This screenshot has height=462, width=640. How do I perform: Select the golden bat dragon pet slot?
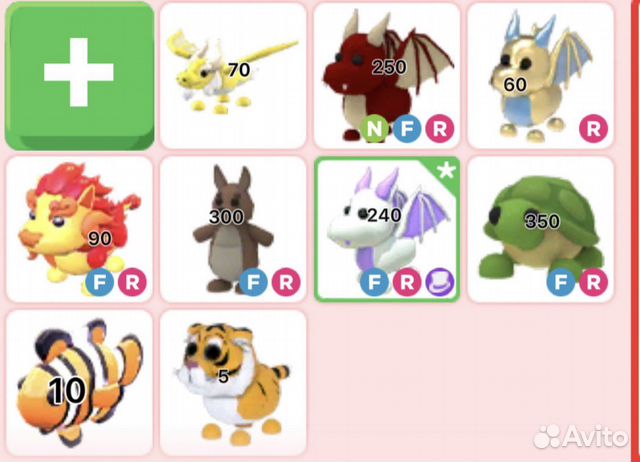540,75
